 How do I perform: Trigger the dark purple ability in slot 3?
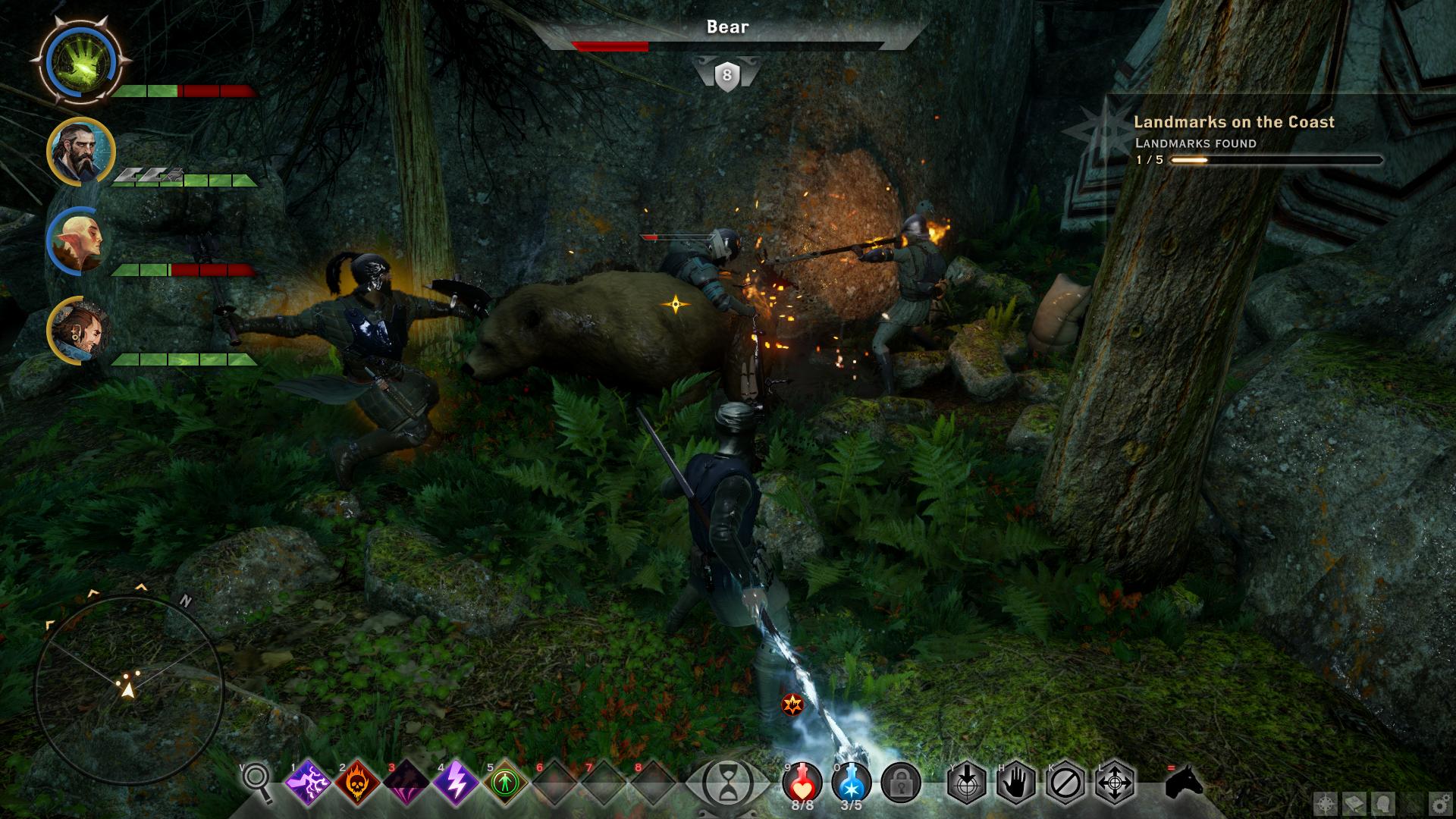tap(406, 782)
